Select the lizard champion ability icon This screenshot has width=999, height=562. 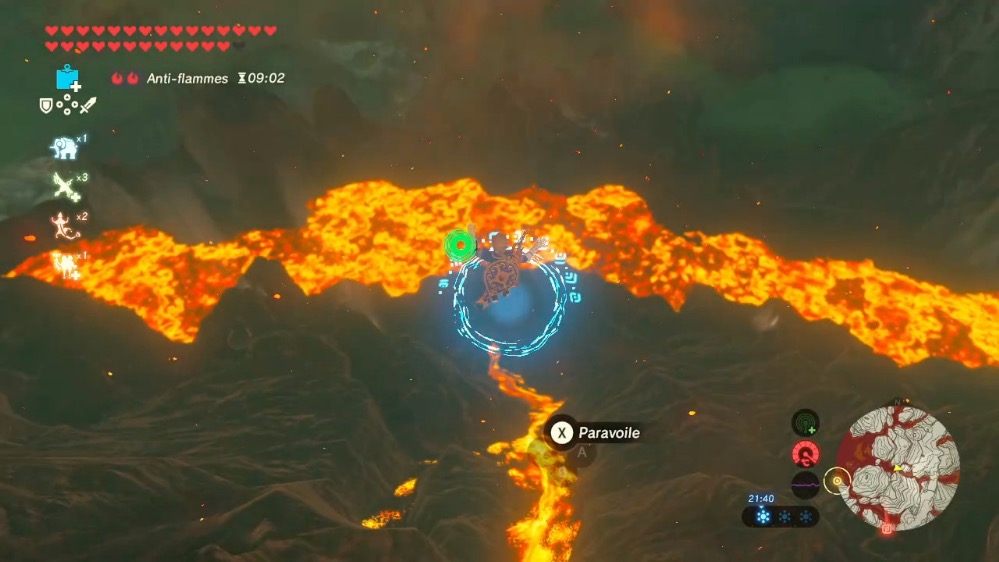63,225
